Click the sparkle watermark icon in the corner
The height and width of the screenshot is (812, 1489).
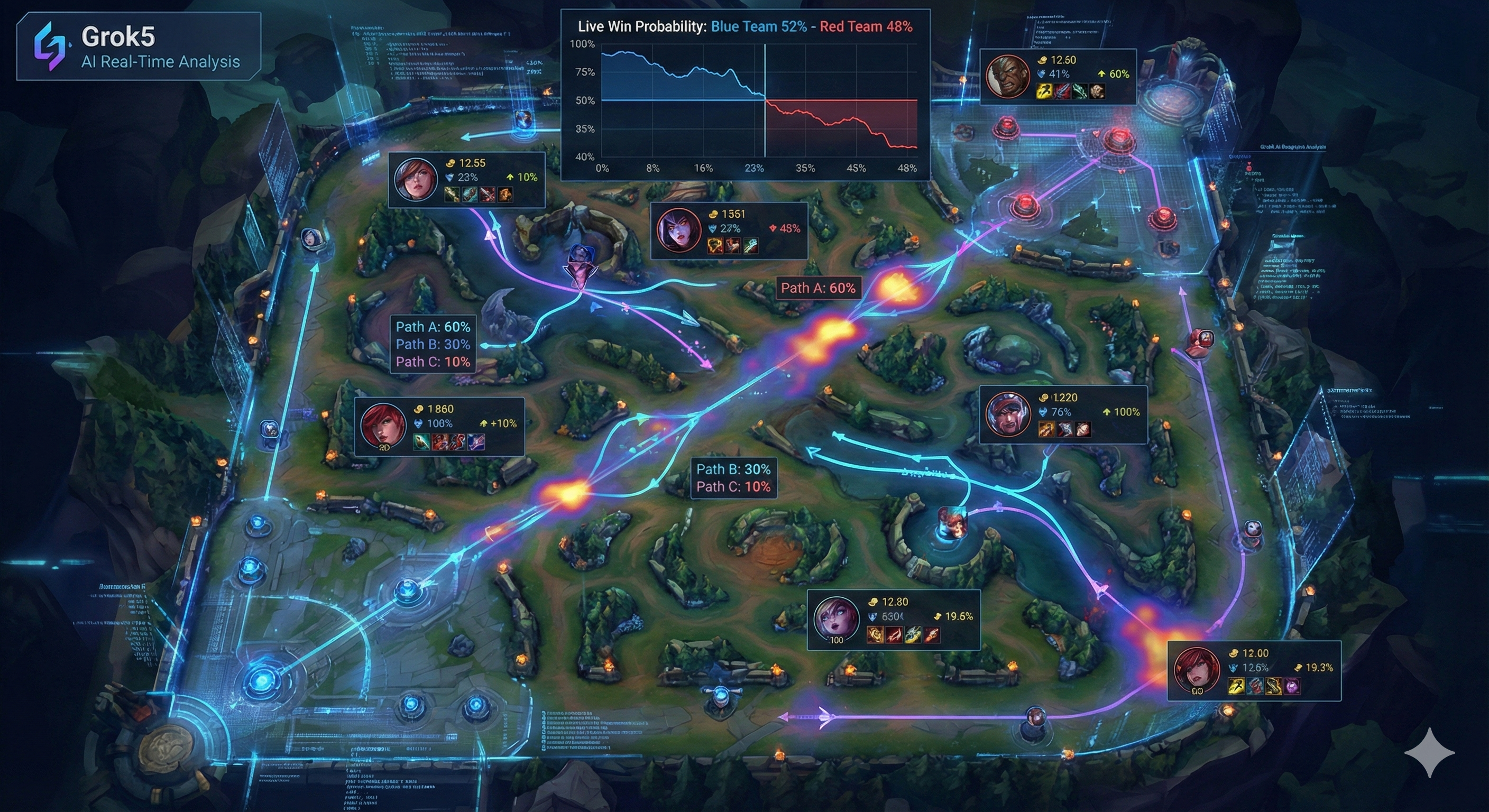(1429, 753)
